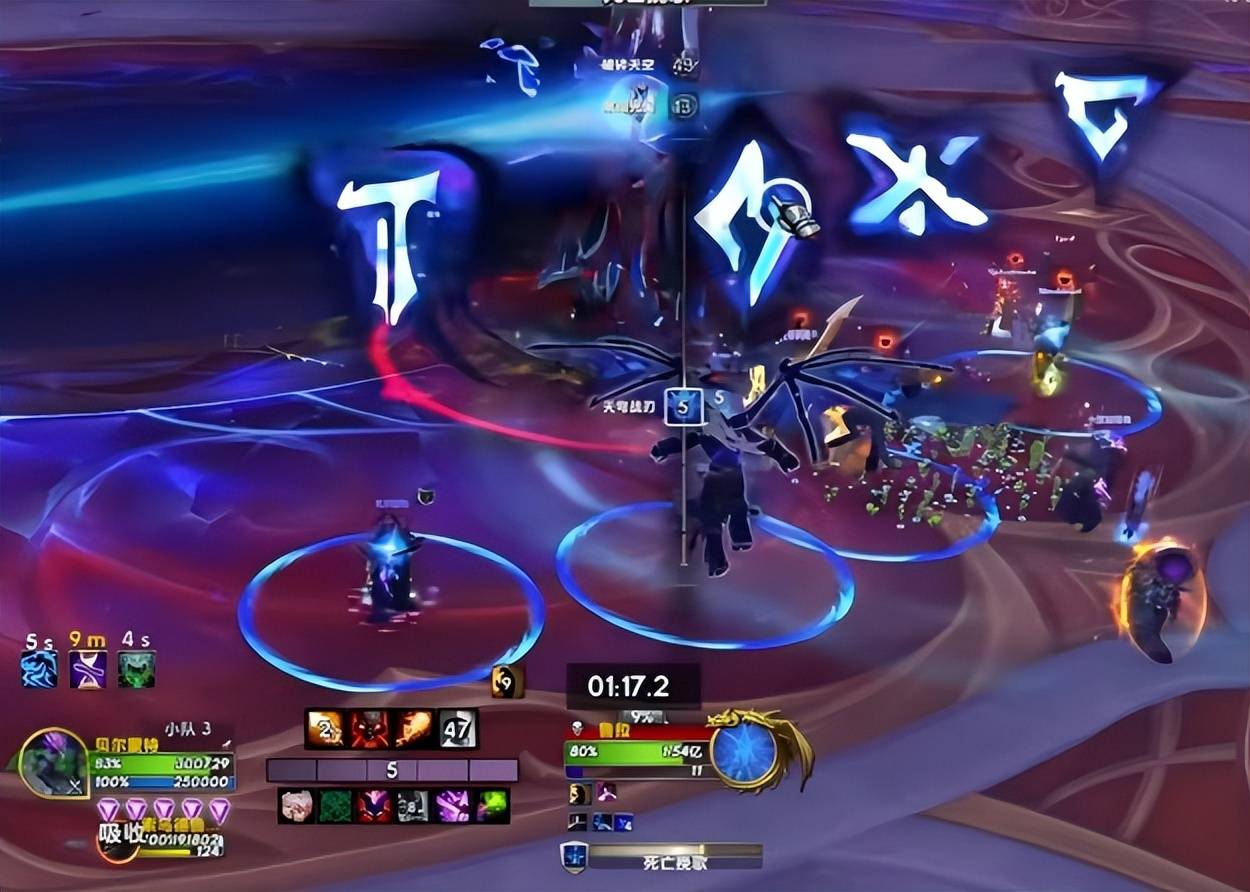Select the golden icon with stack number 9
The image size is (1250, 892).
507,682
